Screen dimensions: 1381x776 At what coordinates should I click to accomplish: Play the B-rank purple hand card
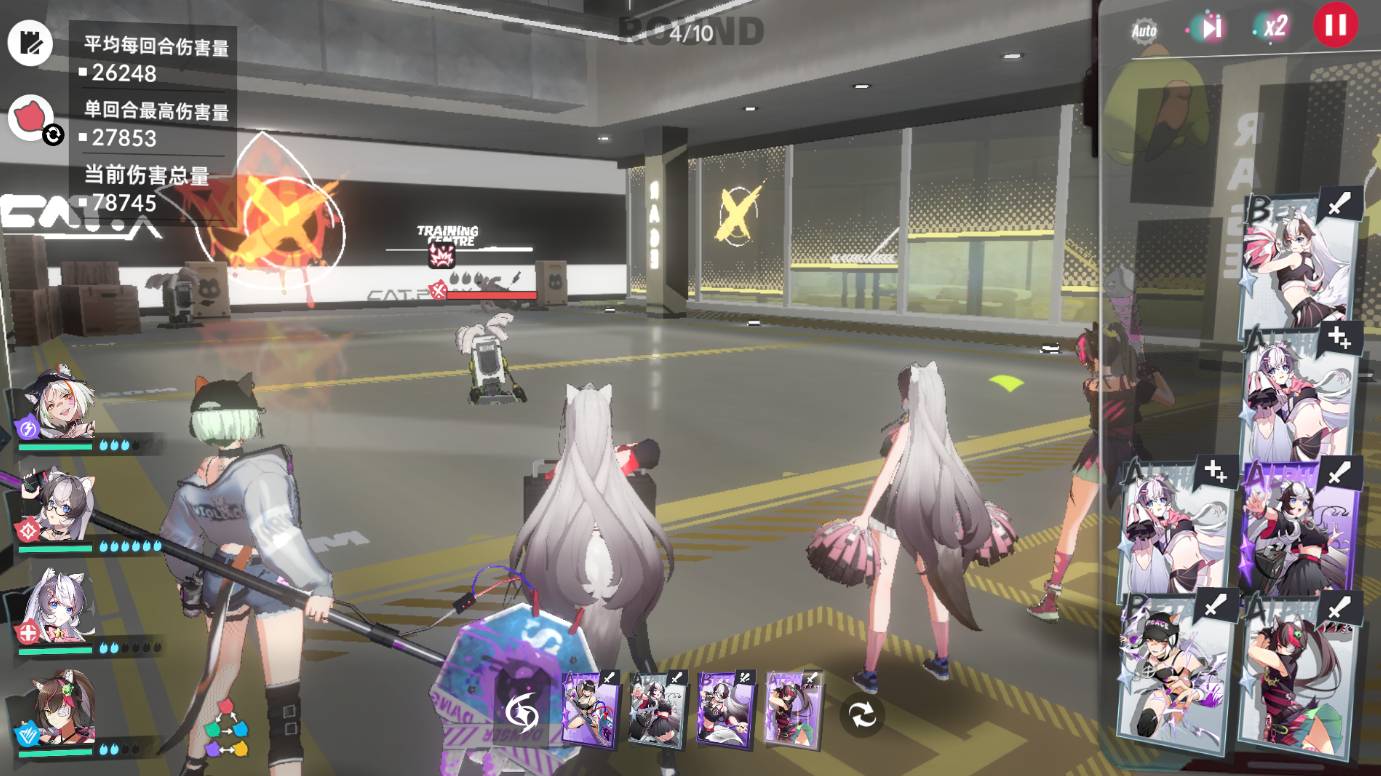726,709
